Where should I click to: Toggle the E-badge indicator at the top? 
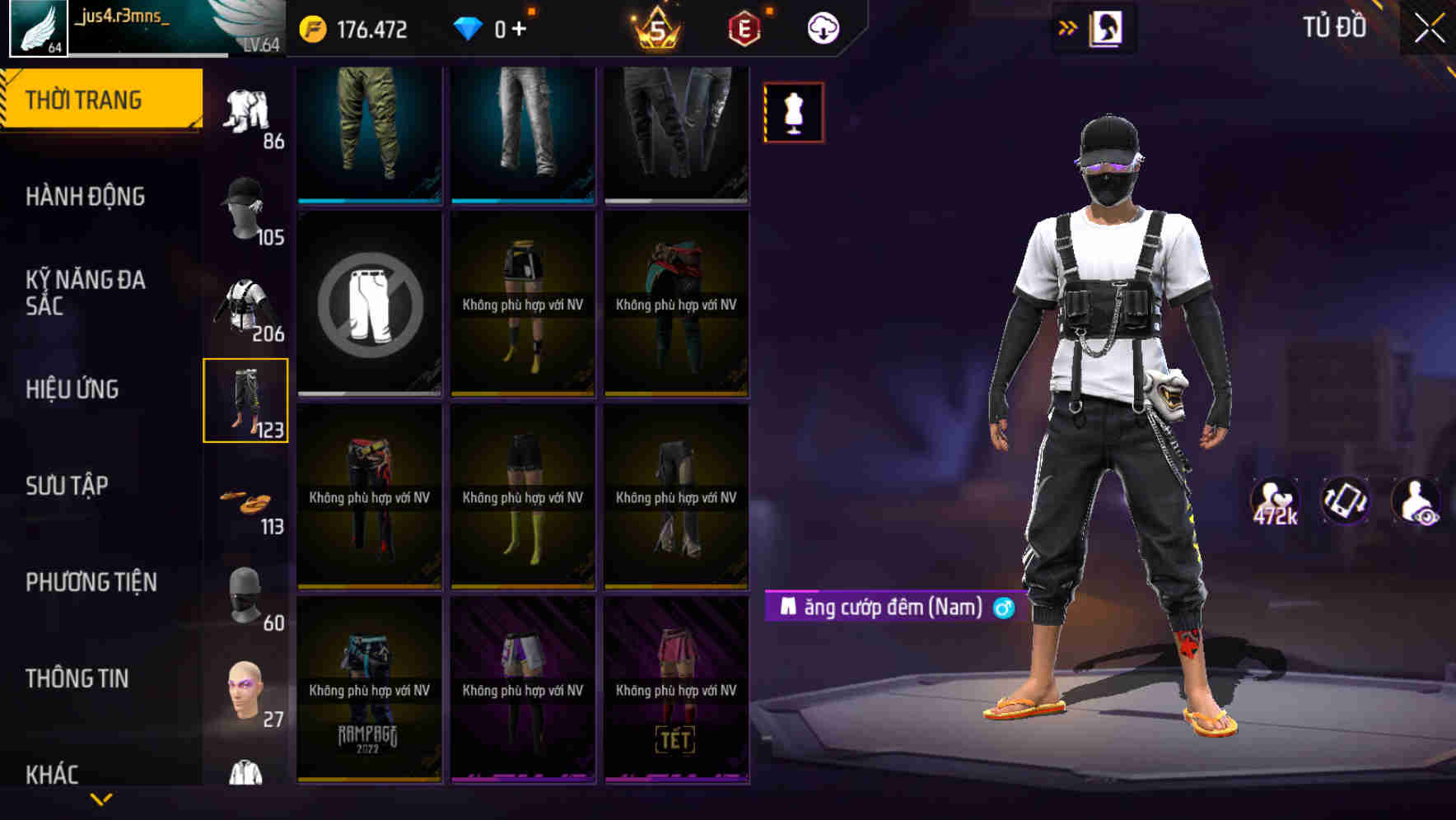(x=740, y=26)
